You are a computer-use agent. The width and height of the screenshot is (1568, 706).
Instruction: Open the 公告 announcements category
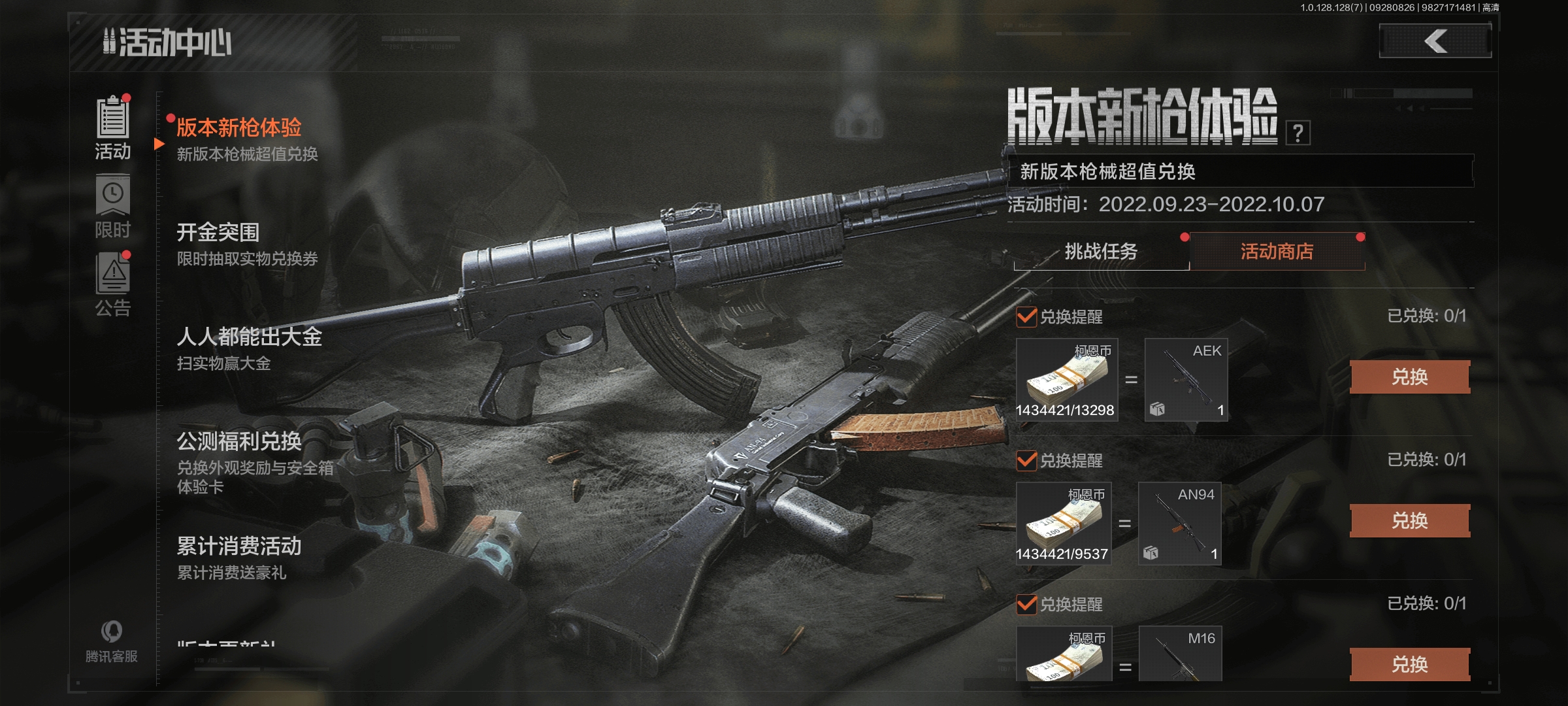[x=113, y=285]
